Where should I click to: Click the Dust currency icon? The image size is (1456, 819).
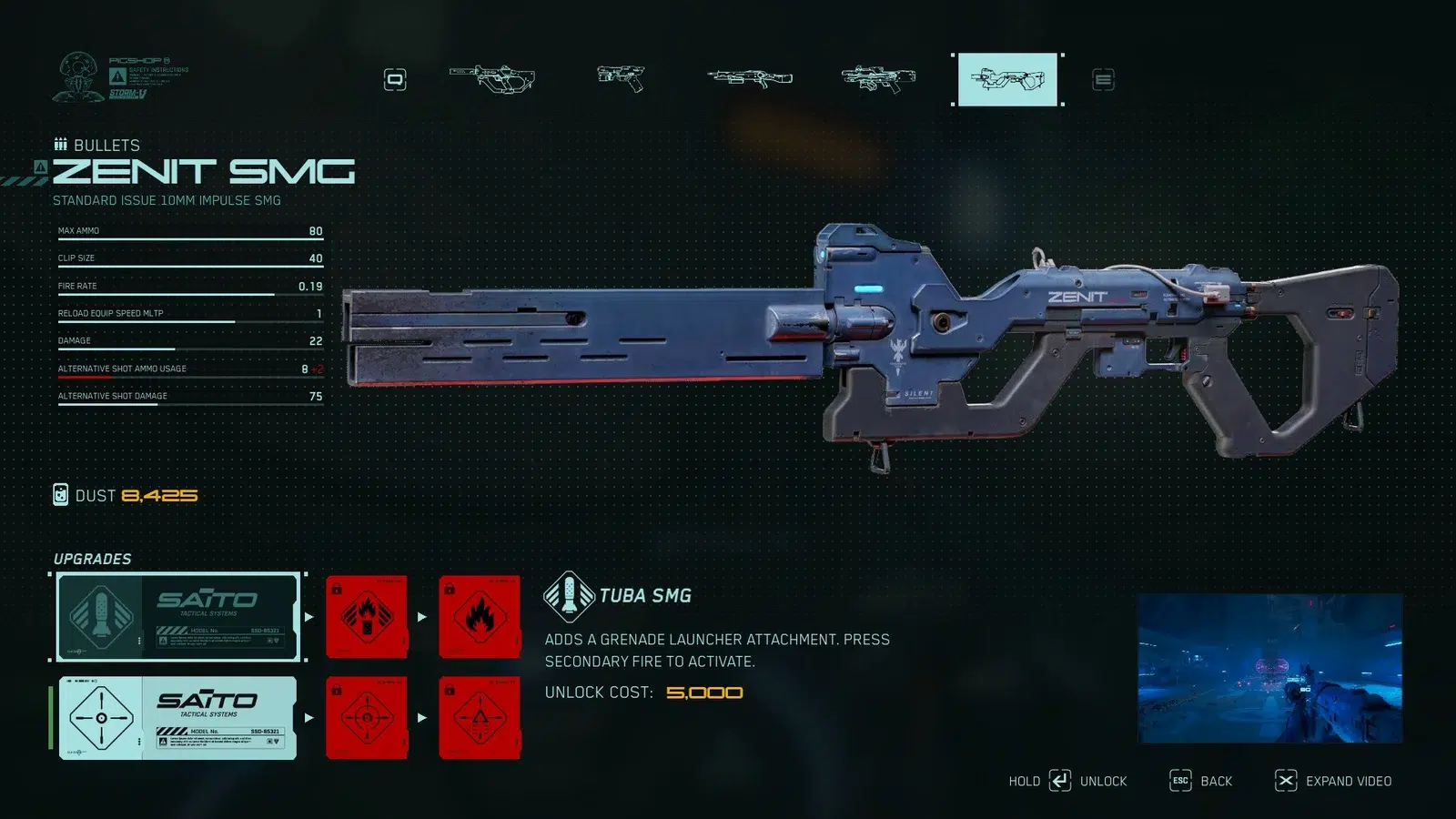click(x=62, y=495)
